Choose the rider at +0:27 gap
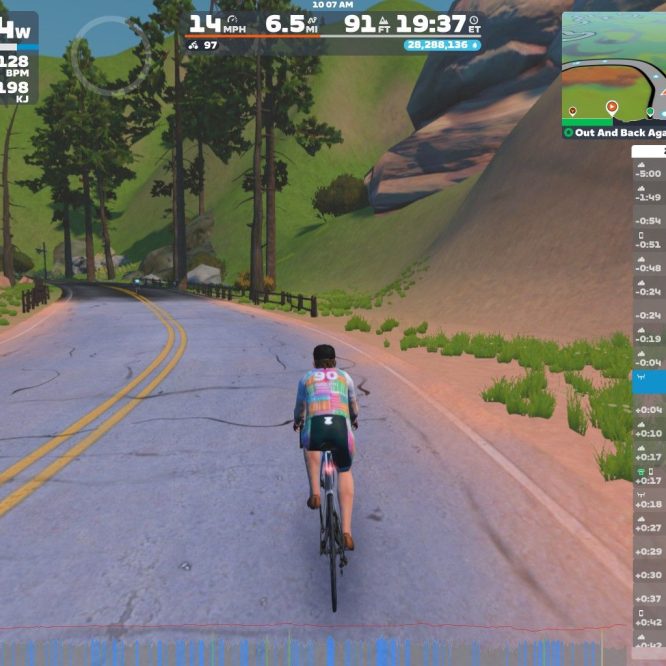The height and width of the screenshot is (666, 666). [649, 525]
